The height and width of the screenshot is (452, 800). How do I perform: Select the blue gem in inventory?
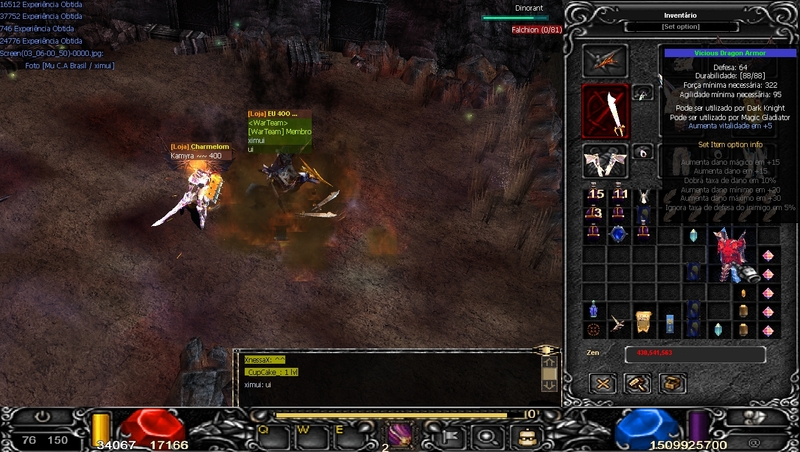point(618,233)
